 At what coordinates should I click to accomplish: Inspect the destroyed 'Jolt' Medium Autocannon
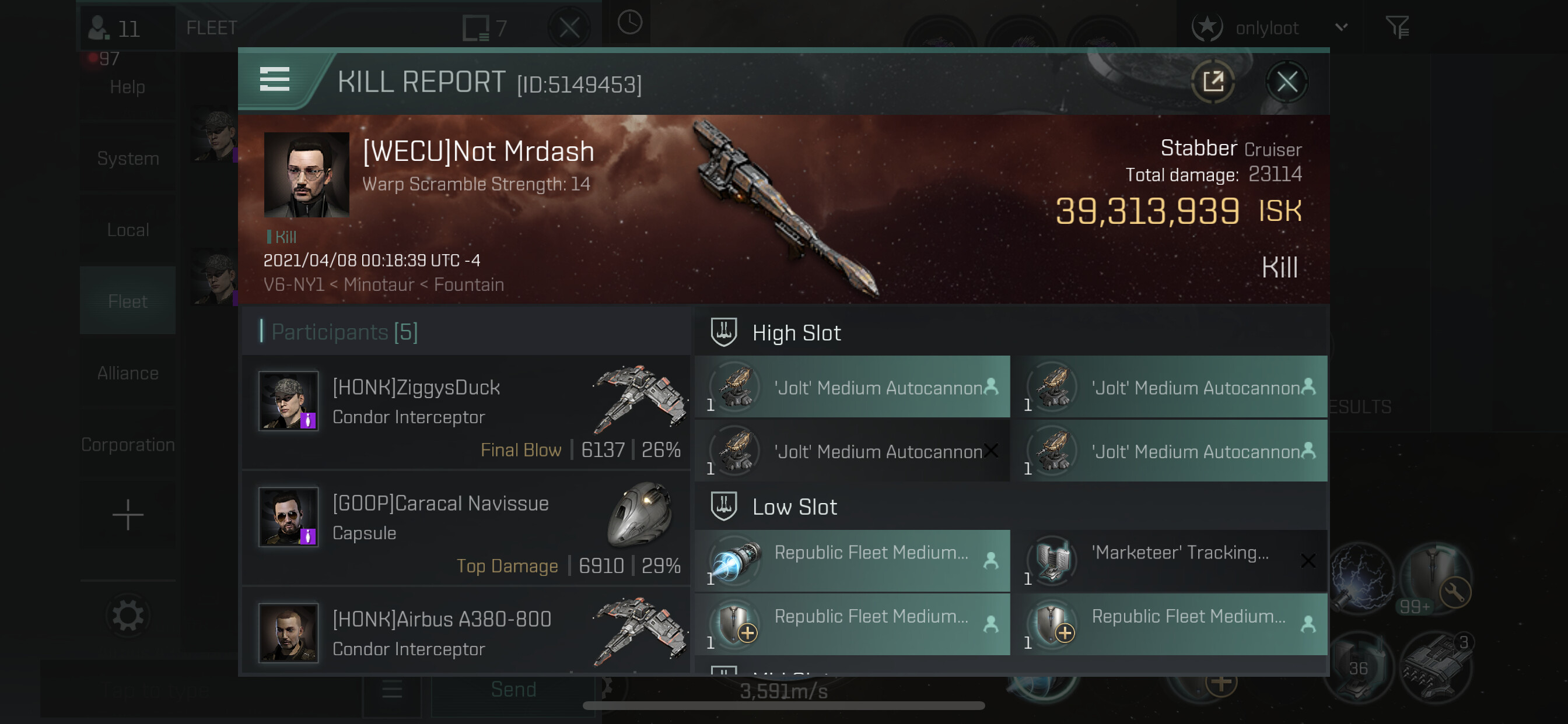click(852, 451)
